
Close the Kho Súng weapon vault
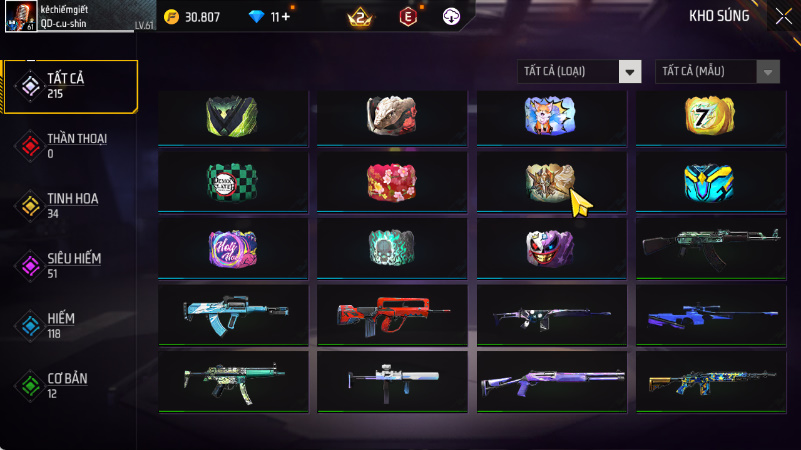782,16
